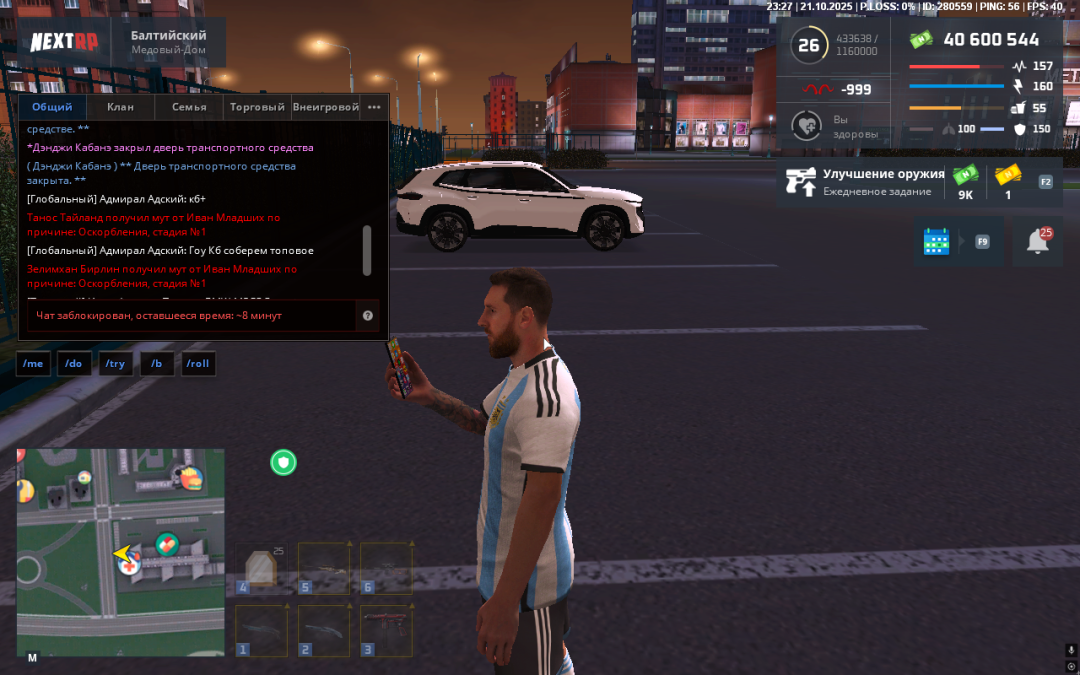Switch to the Клан chat tab
The height and width of the screenshot is (675, 1080).
point(121,107)
